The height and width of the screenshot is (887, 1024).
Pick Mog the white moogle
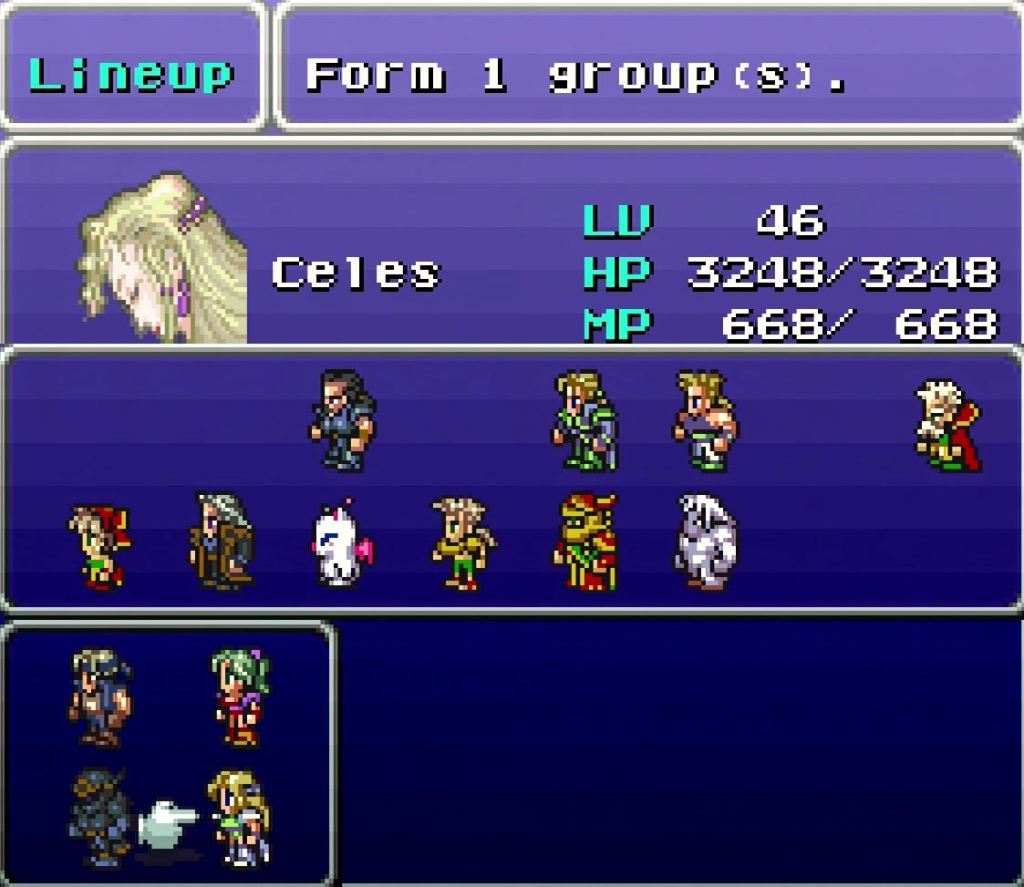pos(341,546)
